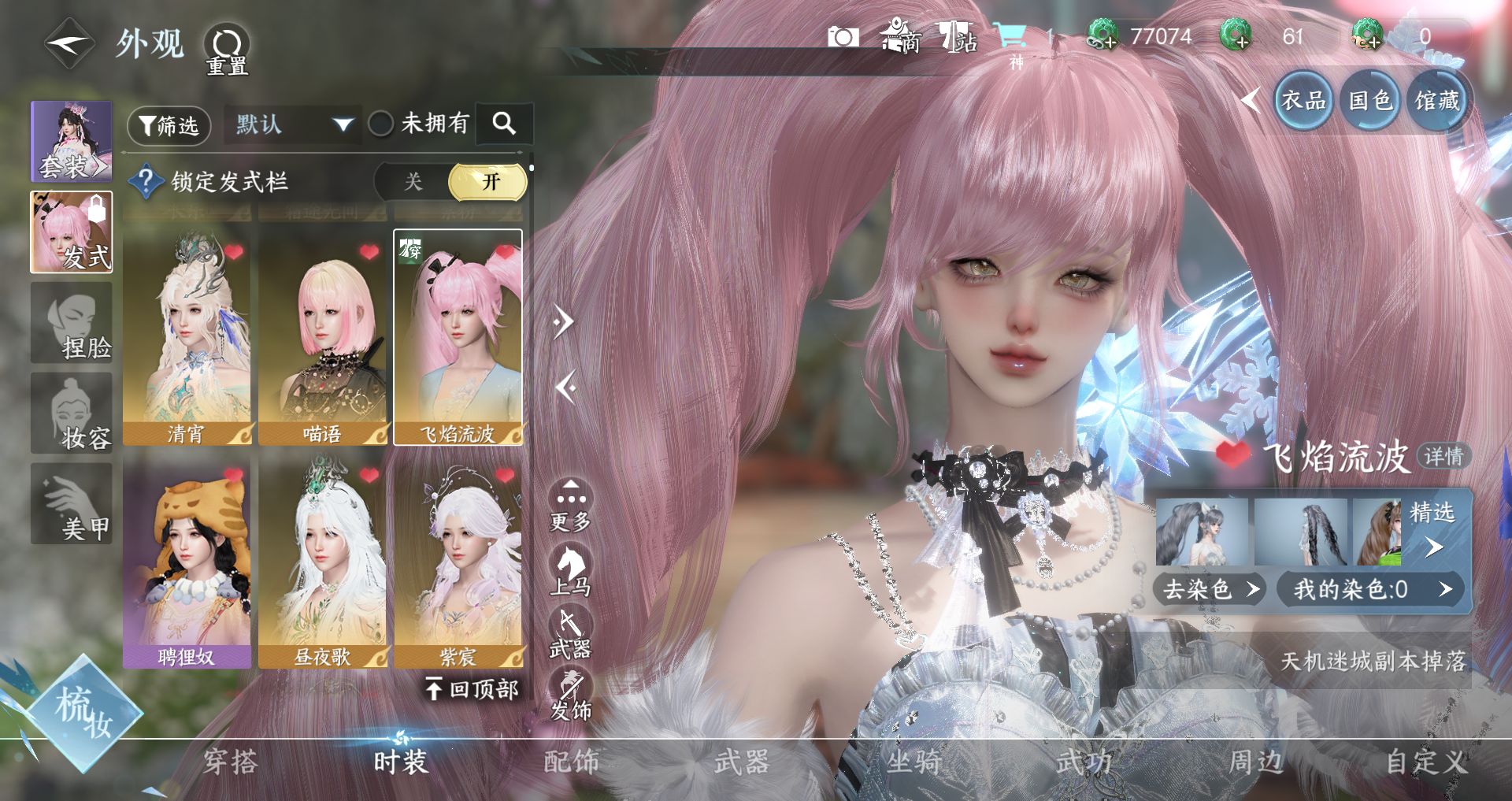Open the 配饰 accessories tab
Viewport: 1512px width, 801px height.
pyautogui.click(x=572, y=762)
